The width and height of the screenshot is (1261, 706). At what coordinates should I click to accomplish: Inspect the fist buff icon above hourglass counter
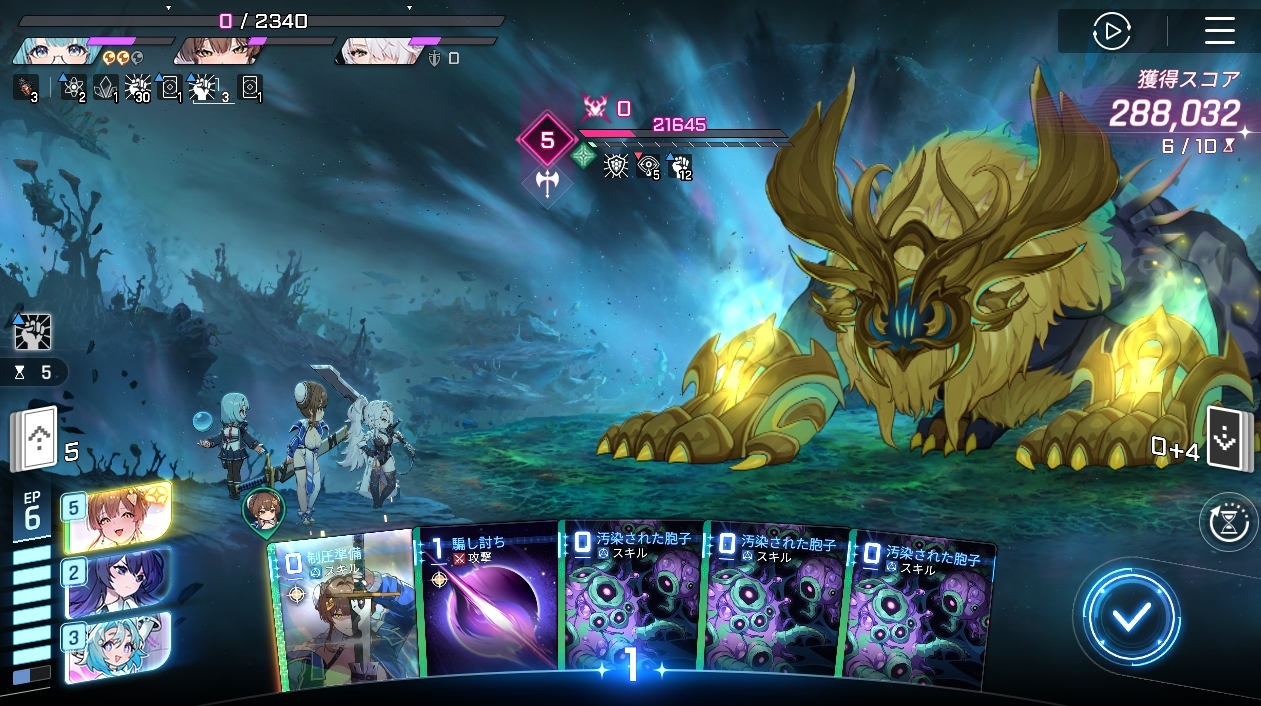(33, 332)
